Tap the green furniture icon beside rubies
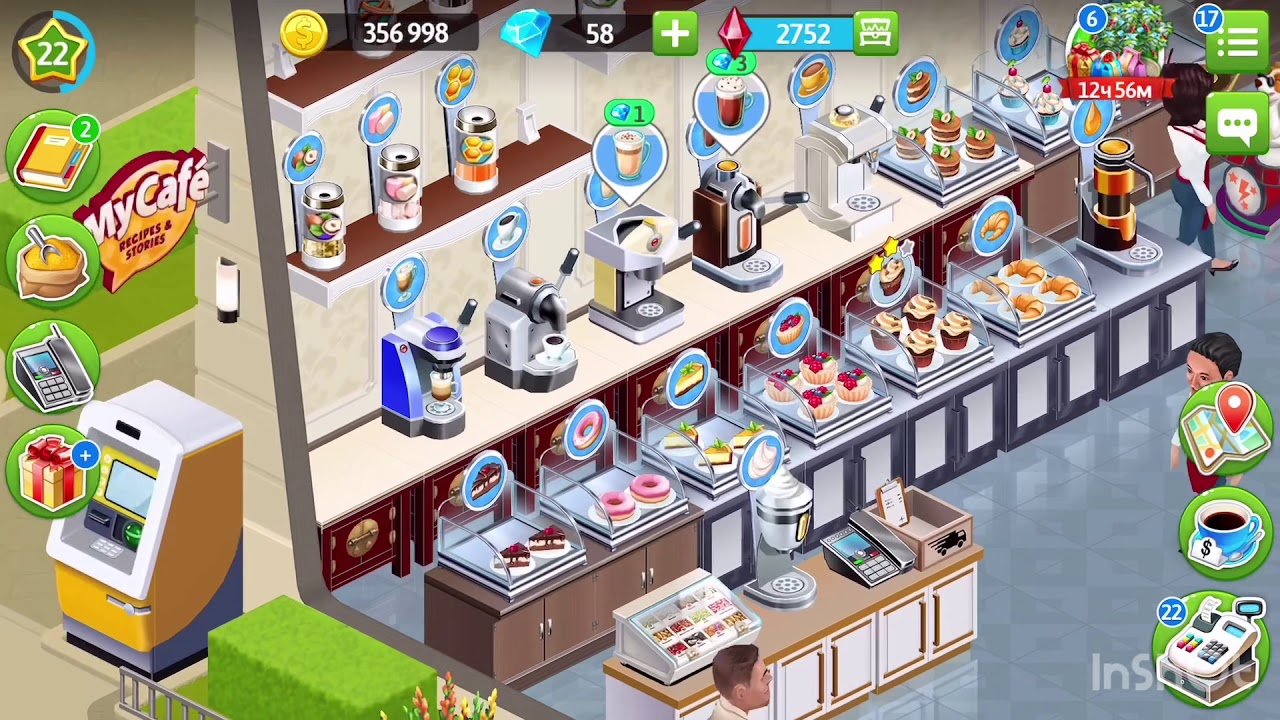The image size is (1280, 720). click(877, 34)
